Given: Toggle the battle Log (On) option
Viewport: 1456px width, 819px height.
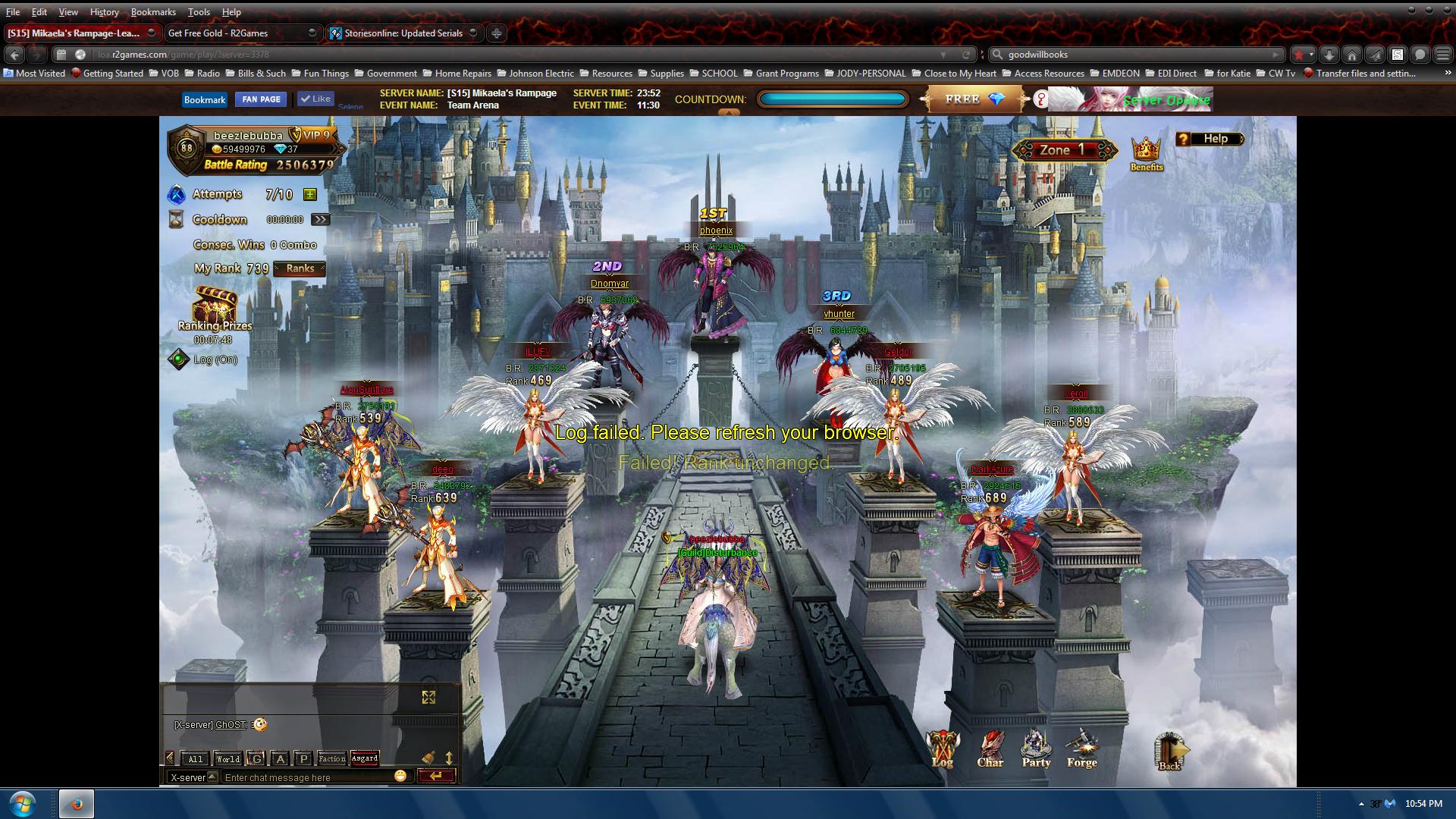Looking at the screenshot, I should pyautogui.click(x=179, y=359).
